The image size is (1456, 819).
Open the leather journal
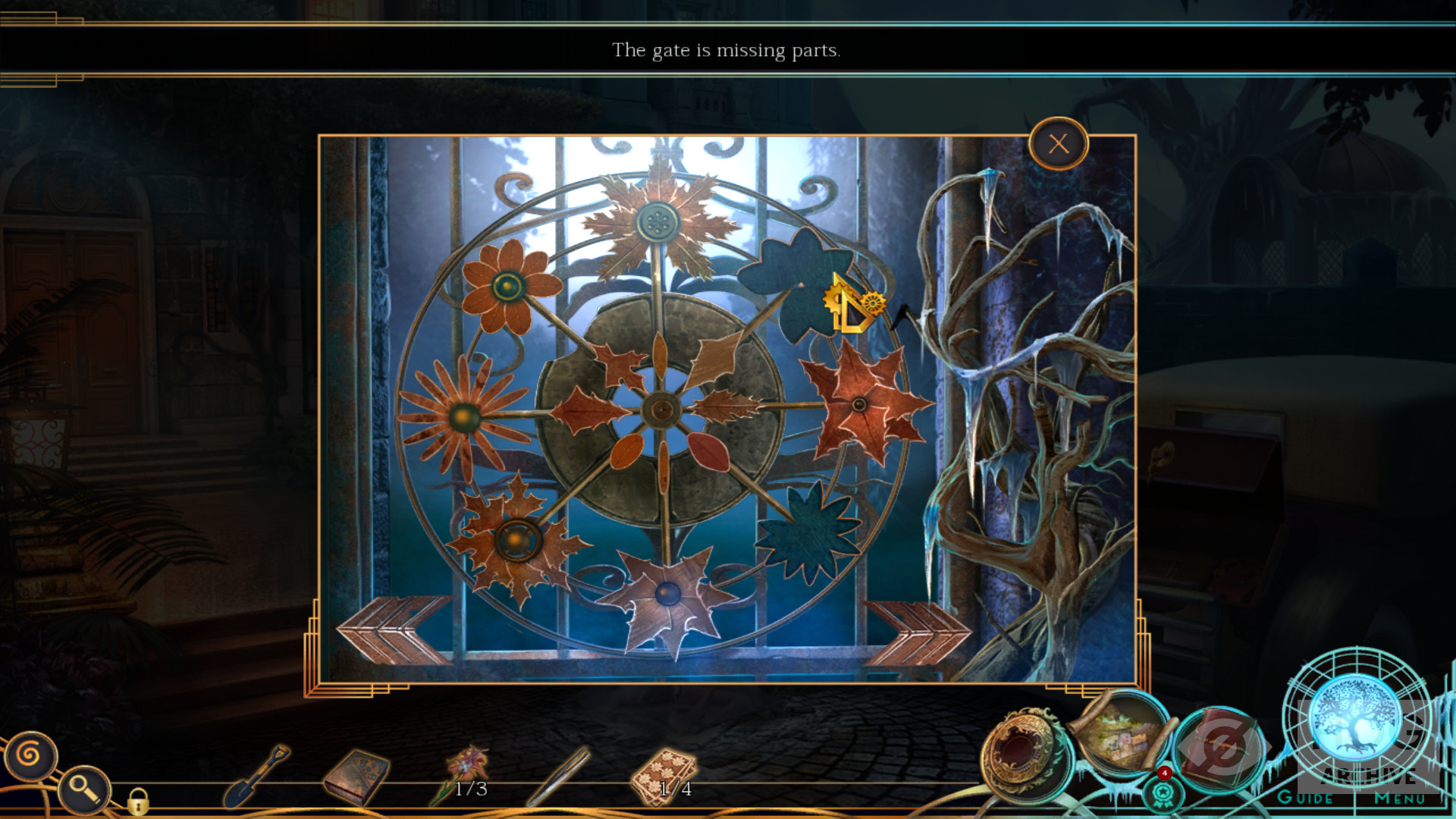click(x=1221, y=748)
